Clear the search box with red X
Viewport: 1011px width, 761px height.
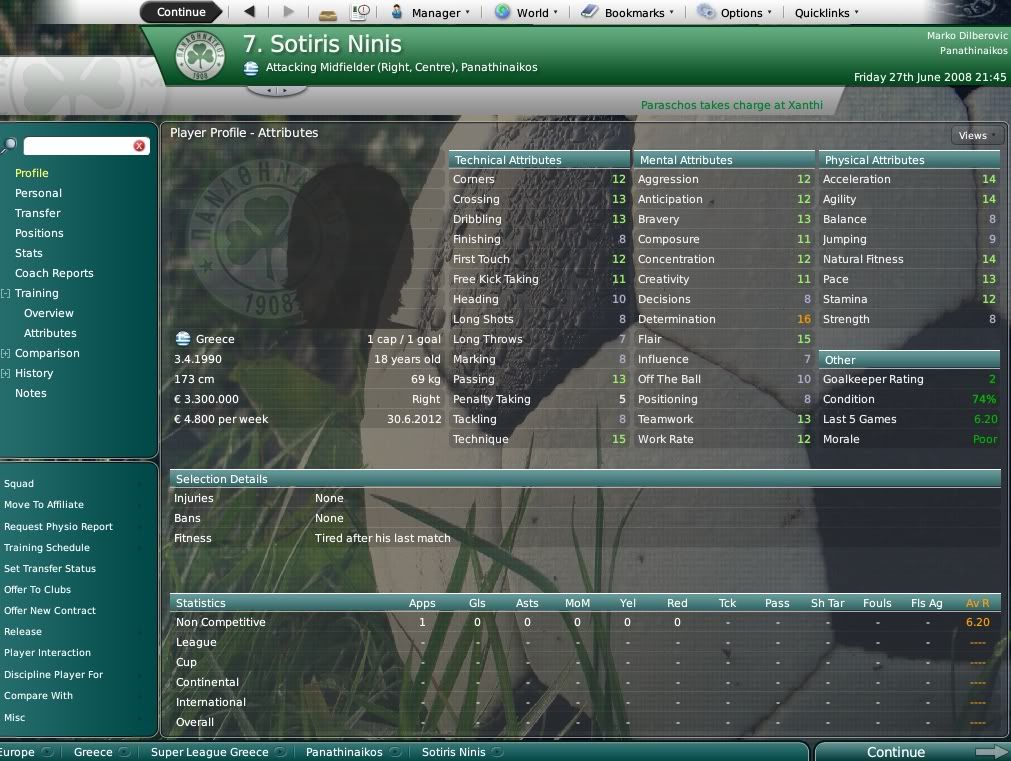pyautogui.click(x=139, y=146)
